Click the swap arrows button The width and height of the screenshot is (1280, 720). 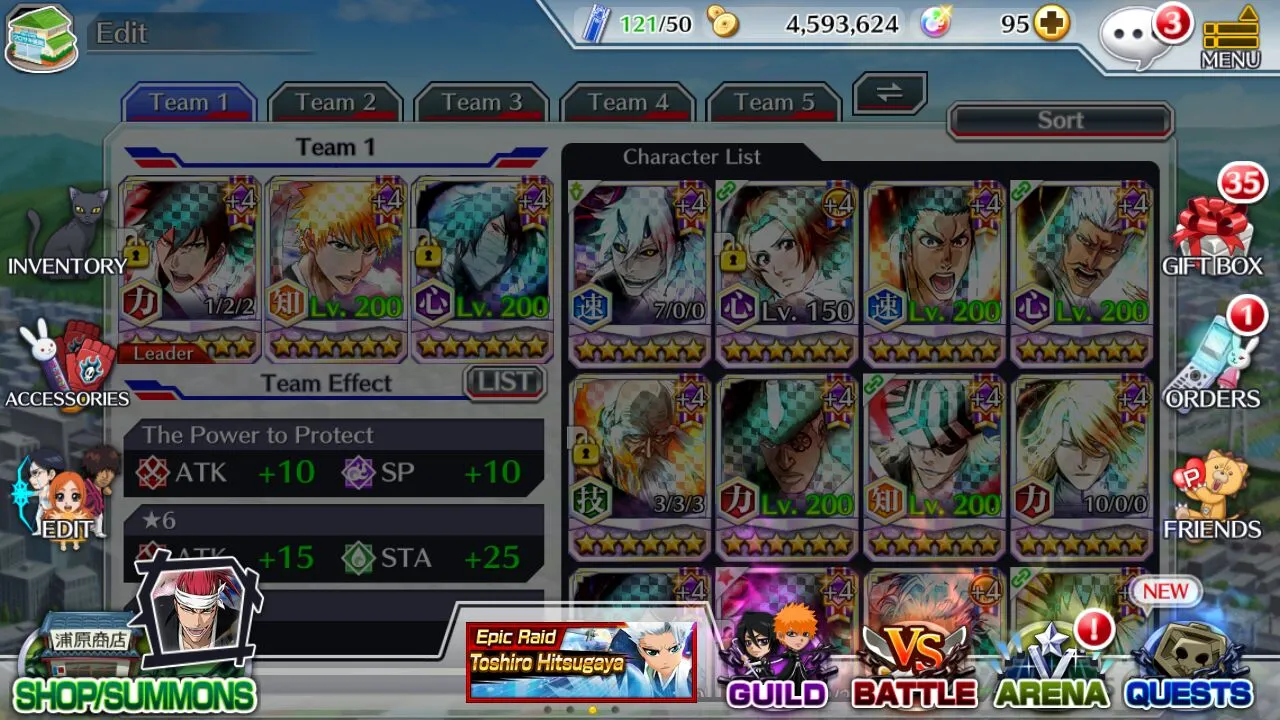[889, 93]
